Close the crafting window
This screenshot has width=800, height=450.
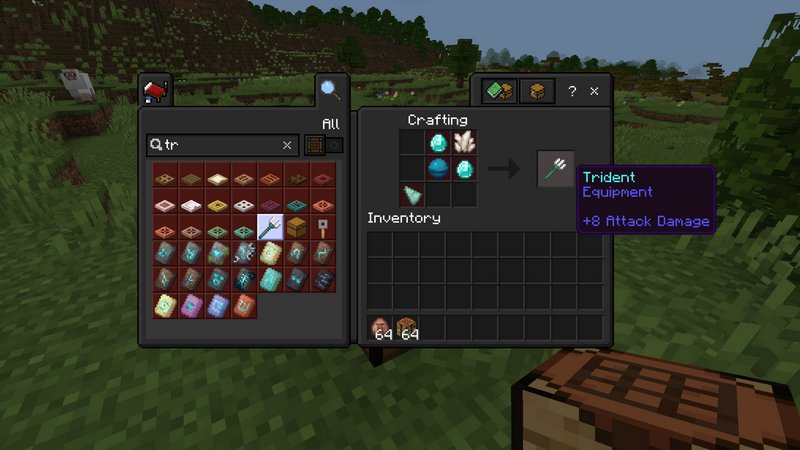pos(594,91)
